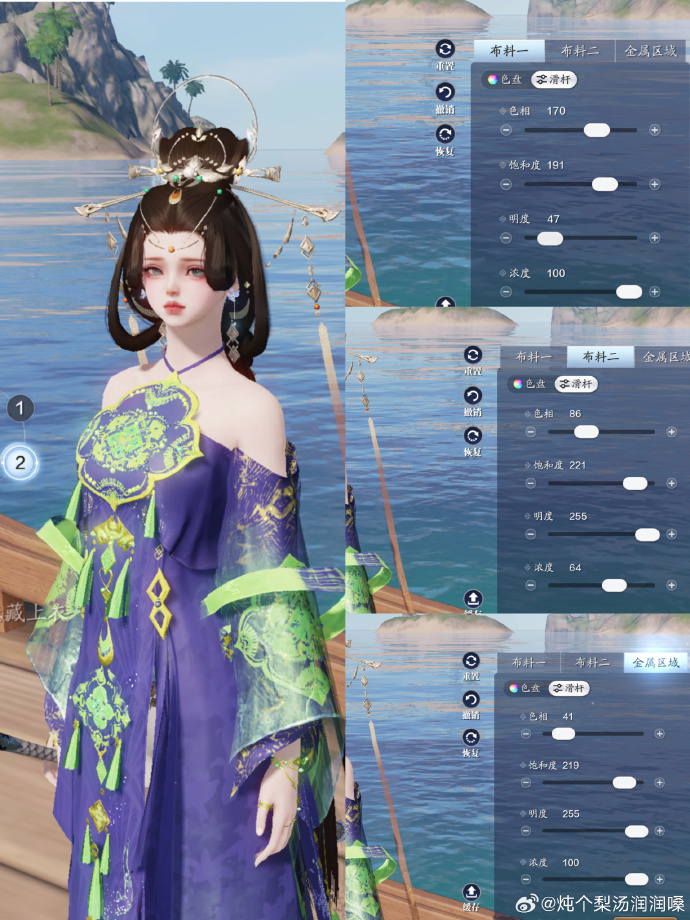Image resolution: width=690 pixels, height=920 pixels.
Task: Adjust the 饱和度 slider set to 219
Action: pyautogui.click(x=625, y=782)
